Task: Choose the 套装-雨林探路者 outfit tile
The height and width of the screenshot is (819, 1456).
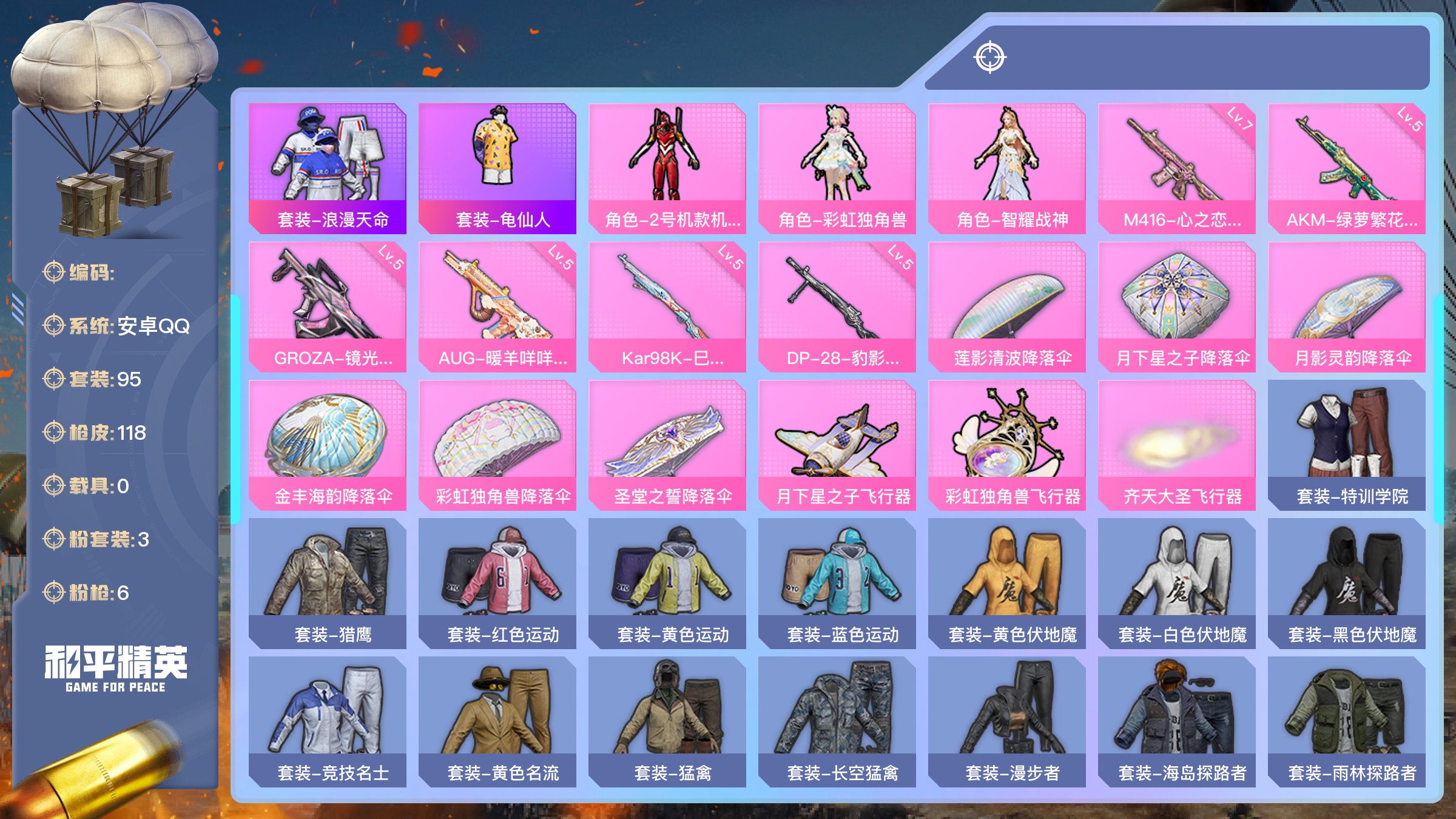Action: coord(1347,721)
